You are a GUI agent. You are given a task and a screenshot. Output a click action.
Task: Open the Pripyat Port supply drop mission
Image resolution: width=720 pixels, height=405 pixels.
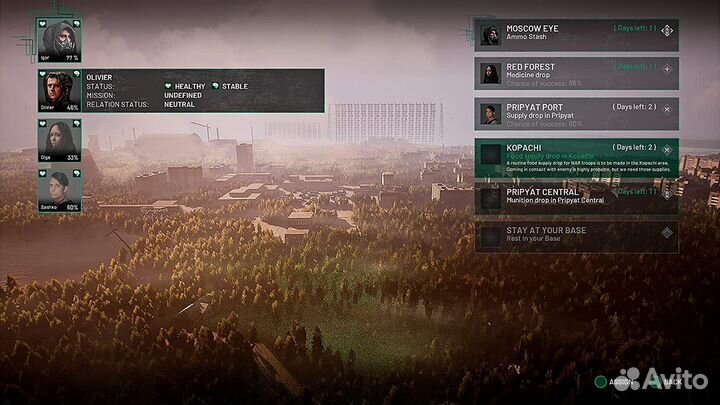575,112
